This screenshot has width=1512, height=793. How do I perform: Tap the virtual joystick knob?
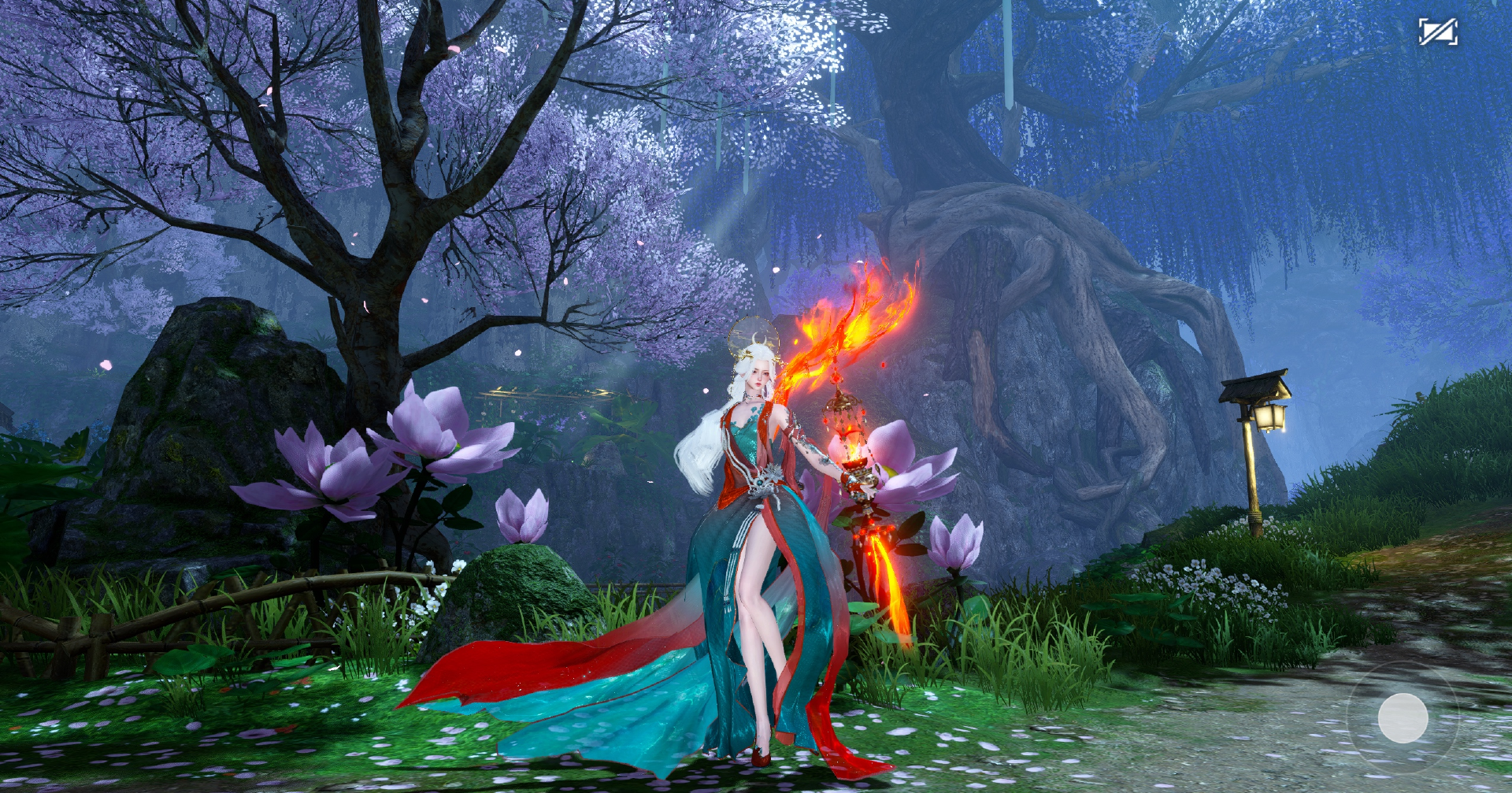point(1403,717)
